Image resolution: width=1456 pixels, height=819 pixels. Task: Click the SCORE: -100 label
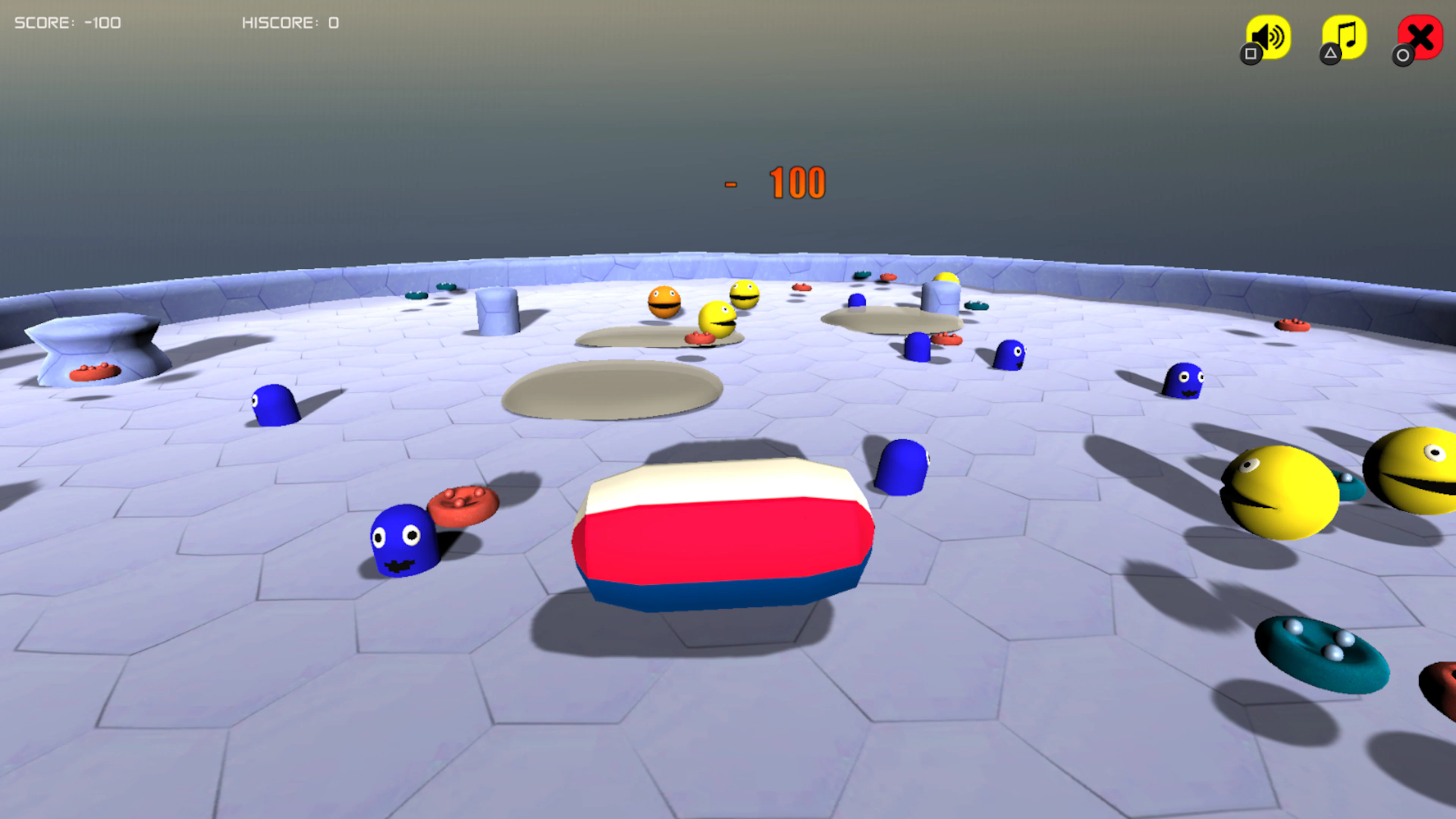(x=67, y=23)
